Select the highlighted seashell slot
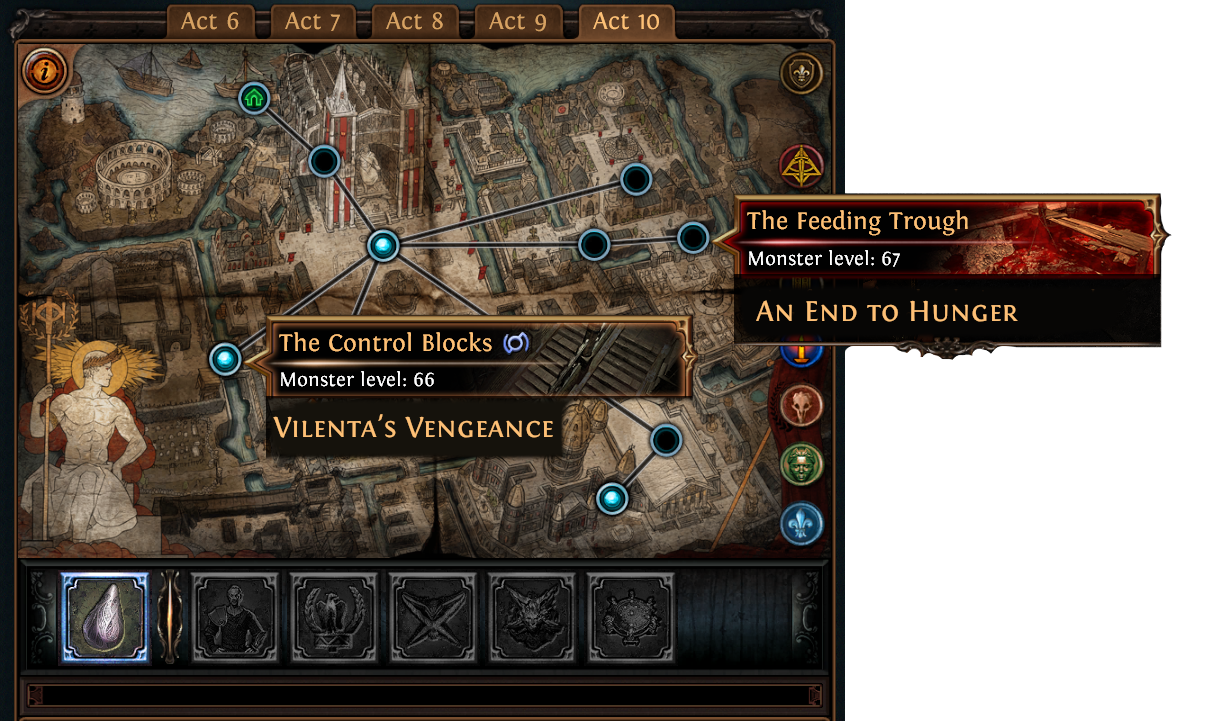Image resolution: width=1209 pixels, height=721 pixels. point(105,617)
